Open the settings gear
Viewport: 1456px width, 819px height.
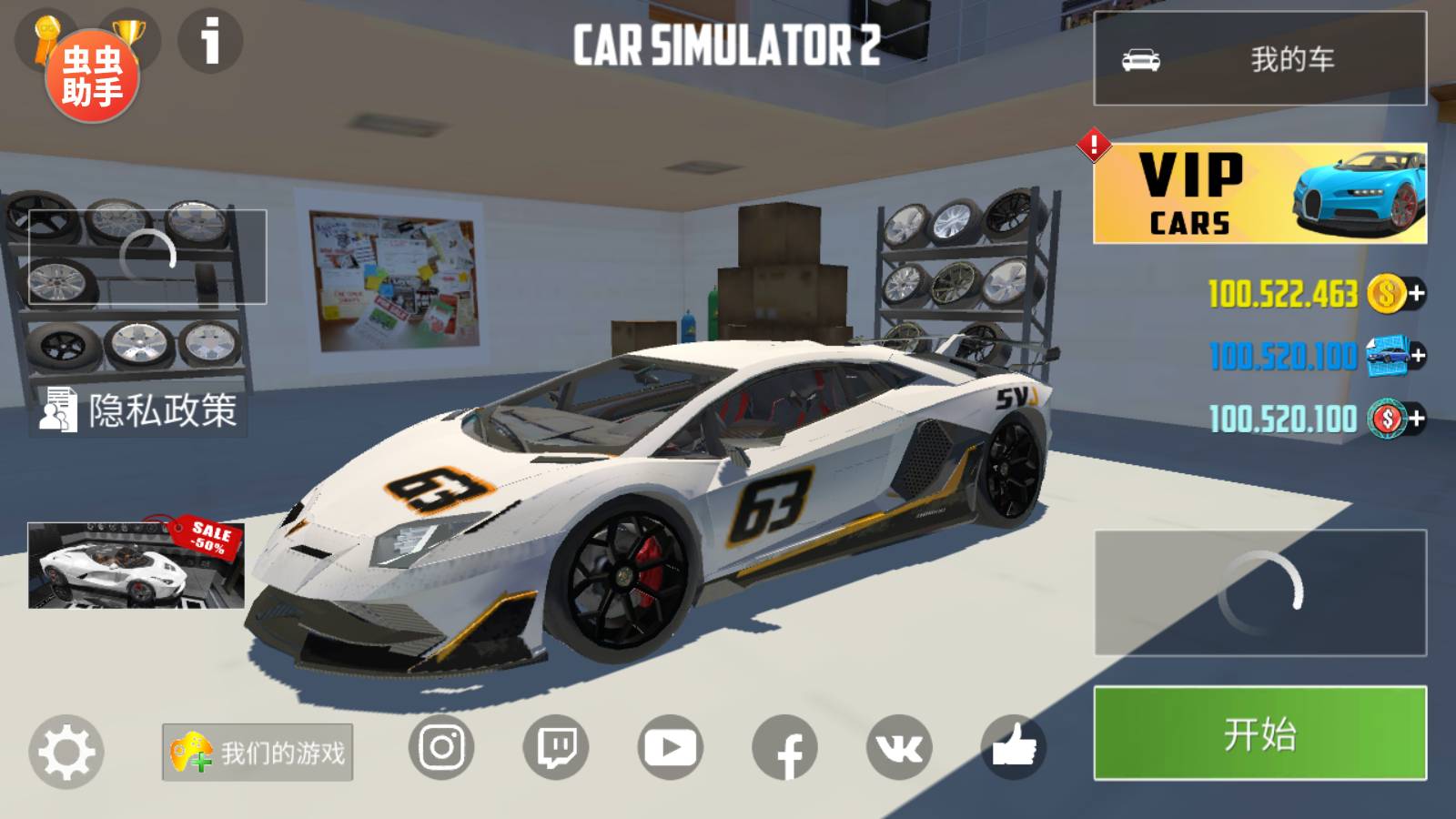pos(66,752)
